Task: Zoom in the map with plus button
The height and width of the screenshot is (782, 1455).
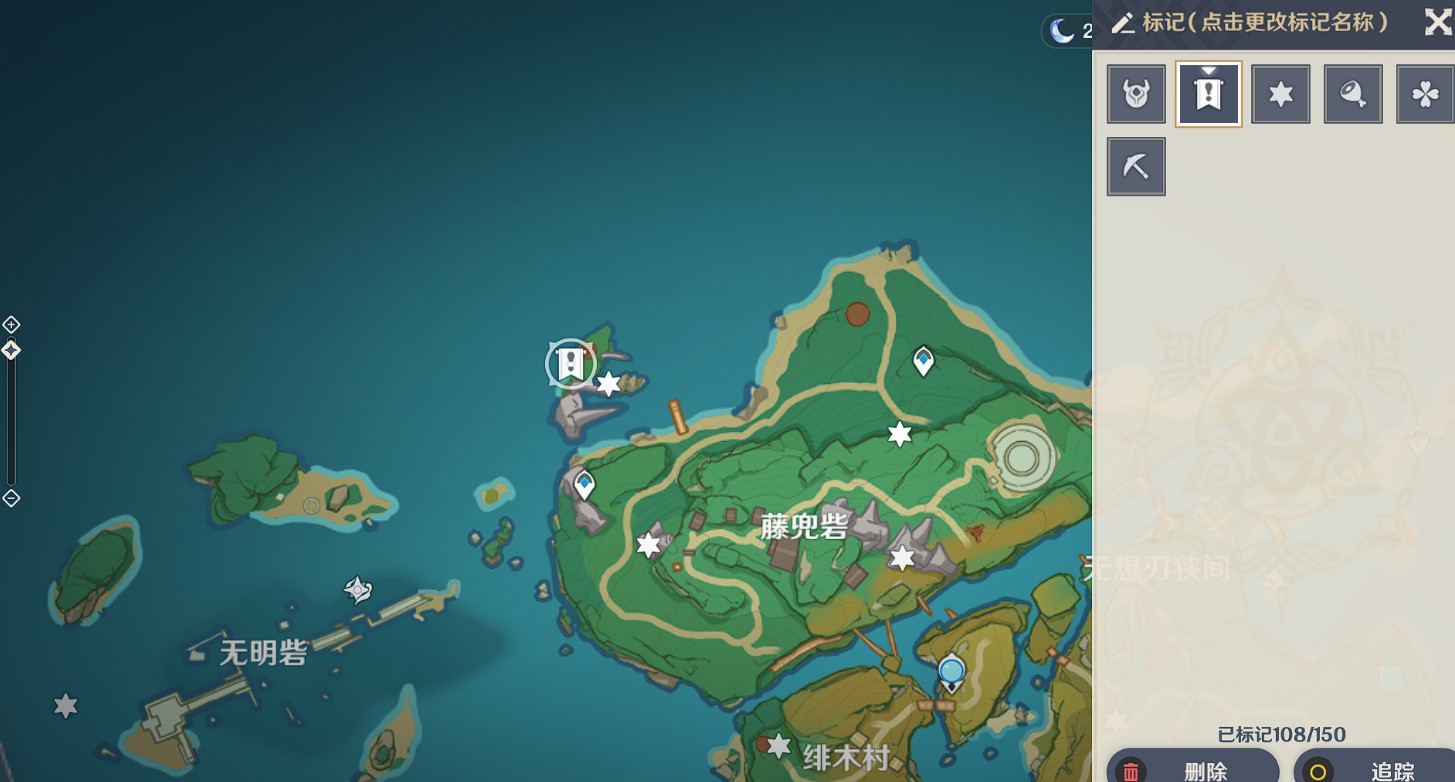Action: click(11, 324)
